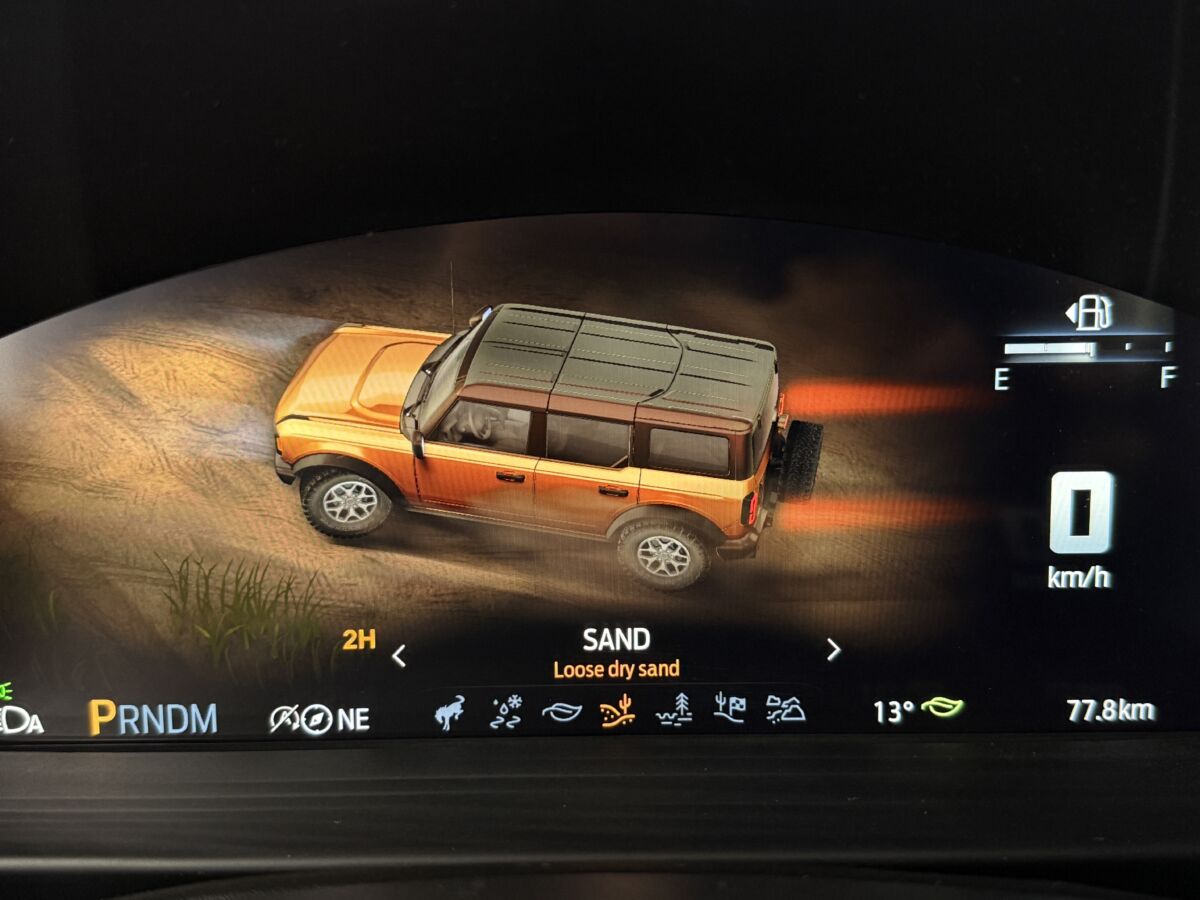Activate the Baja checkered flag mode icon

tap(731, 709)
